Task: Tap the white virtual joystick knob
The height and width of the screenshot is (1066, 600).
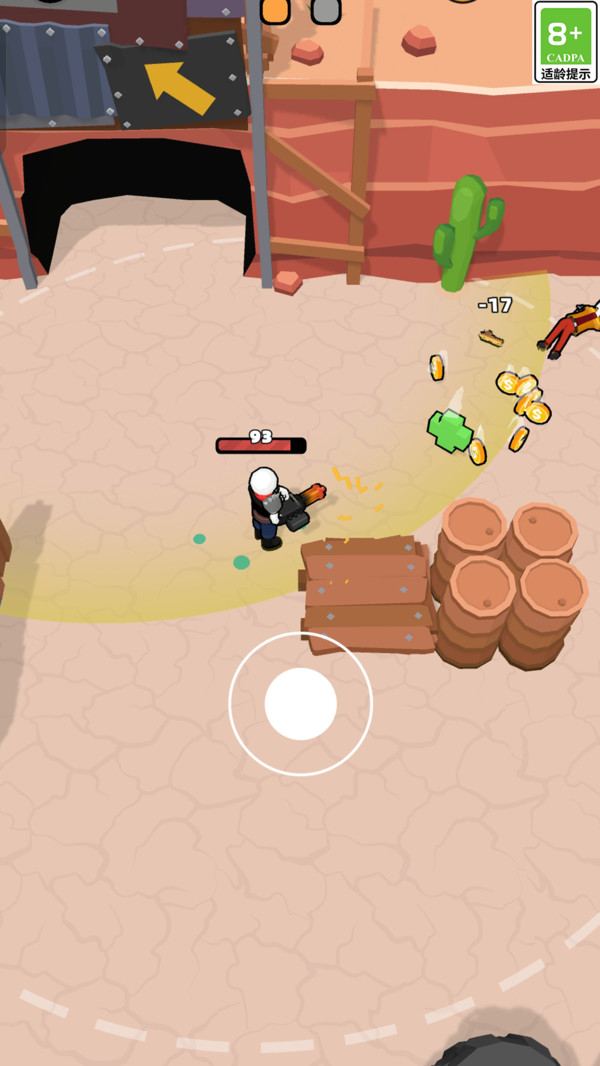Action: click(300, 704)
